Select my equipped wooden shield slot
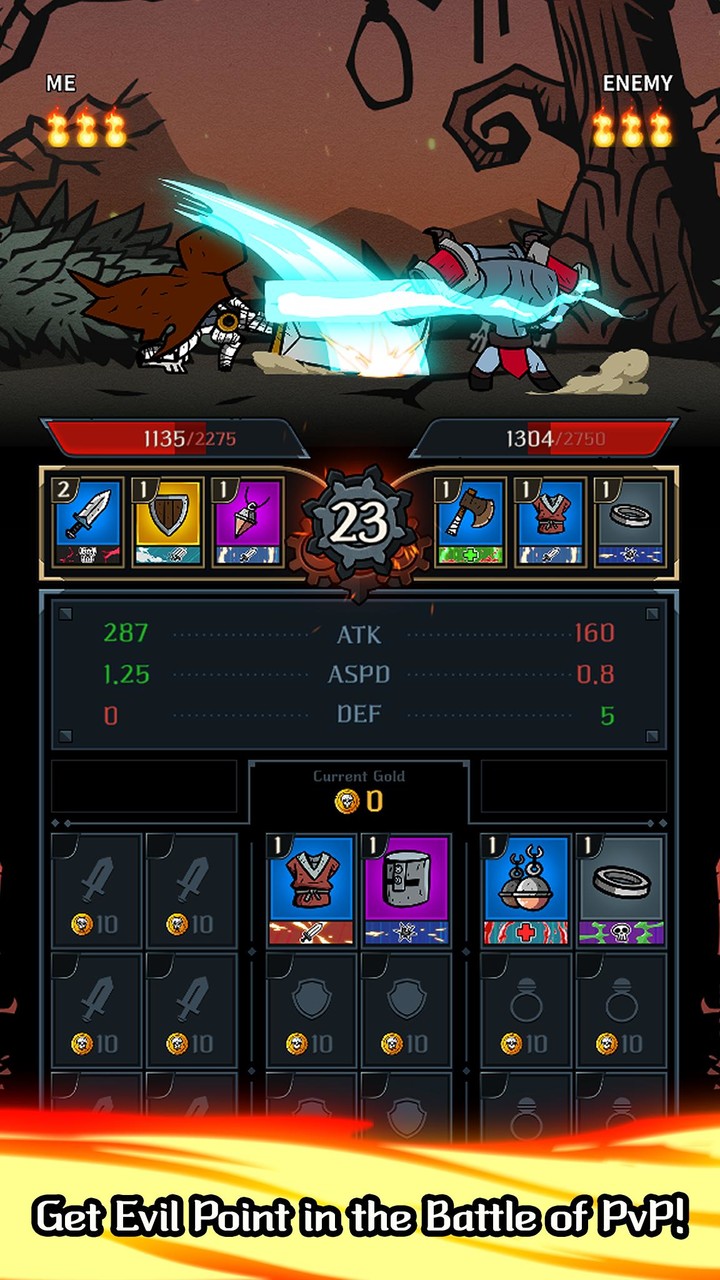This screenshot has width=720, height=1280. 168,522
